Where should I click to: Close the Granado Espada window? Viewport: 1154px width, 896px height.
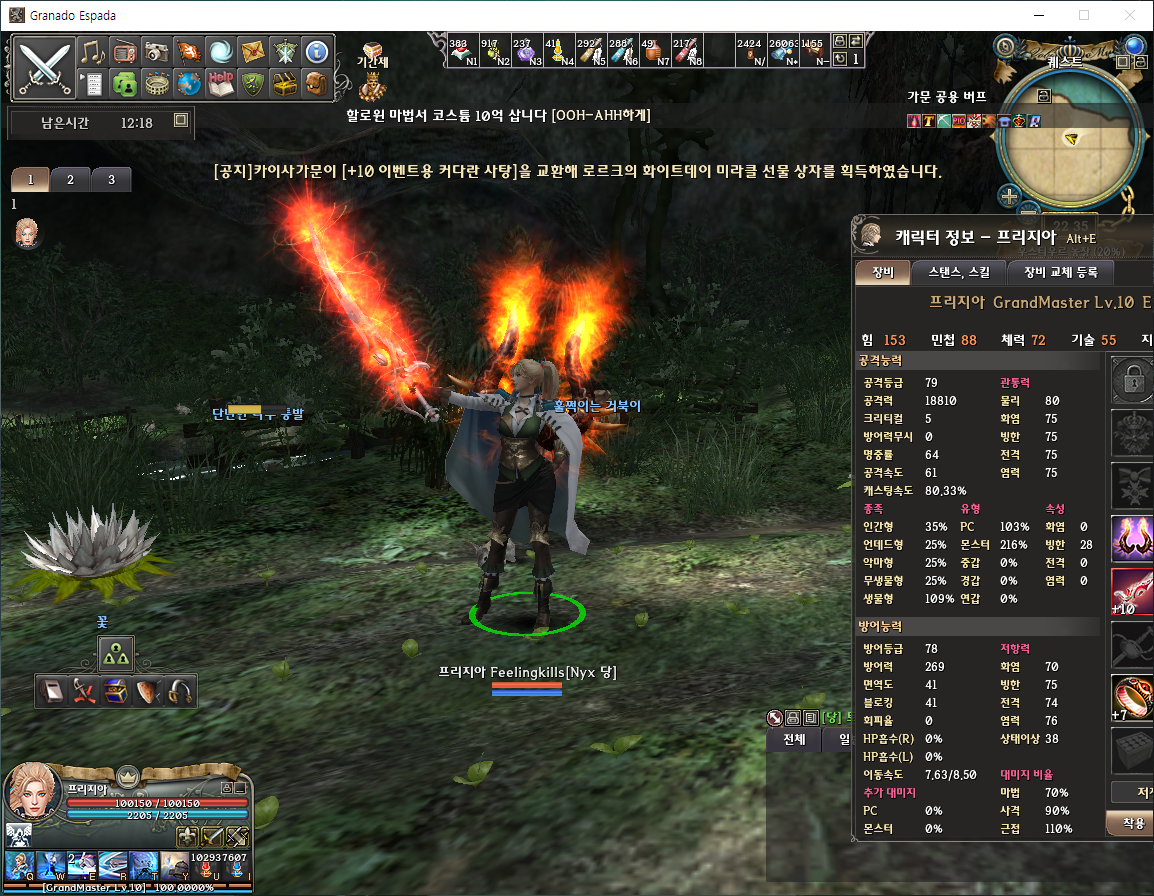pyautogui.click(x=1130, y=15)
